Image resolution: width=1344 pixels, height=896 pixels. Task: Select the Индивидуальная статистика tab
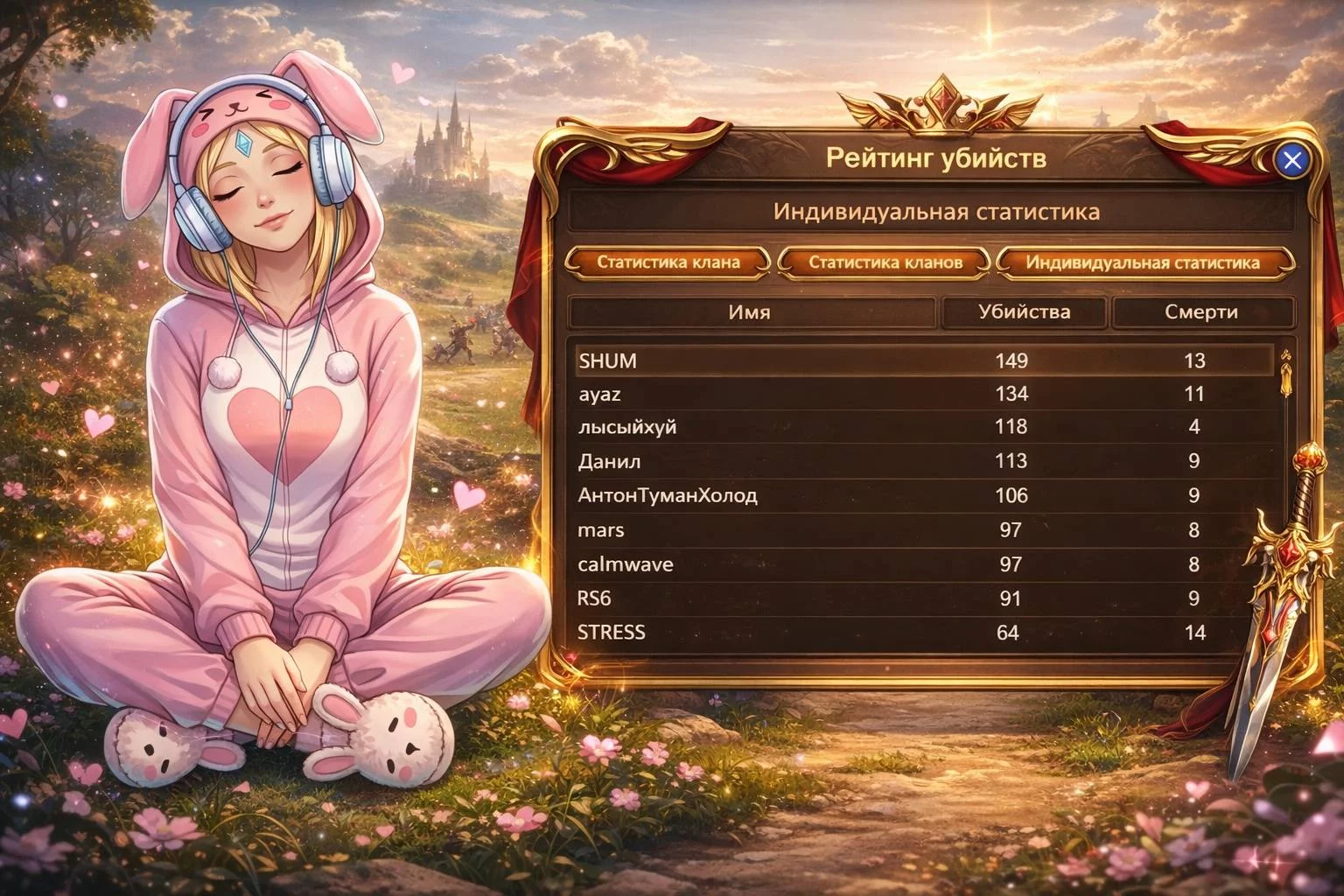(x=1142, y=262)
